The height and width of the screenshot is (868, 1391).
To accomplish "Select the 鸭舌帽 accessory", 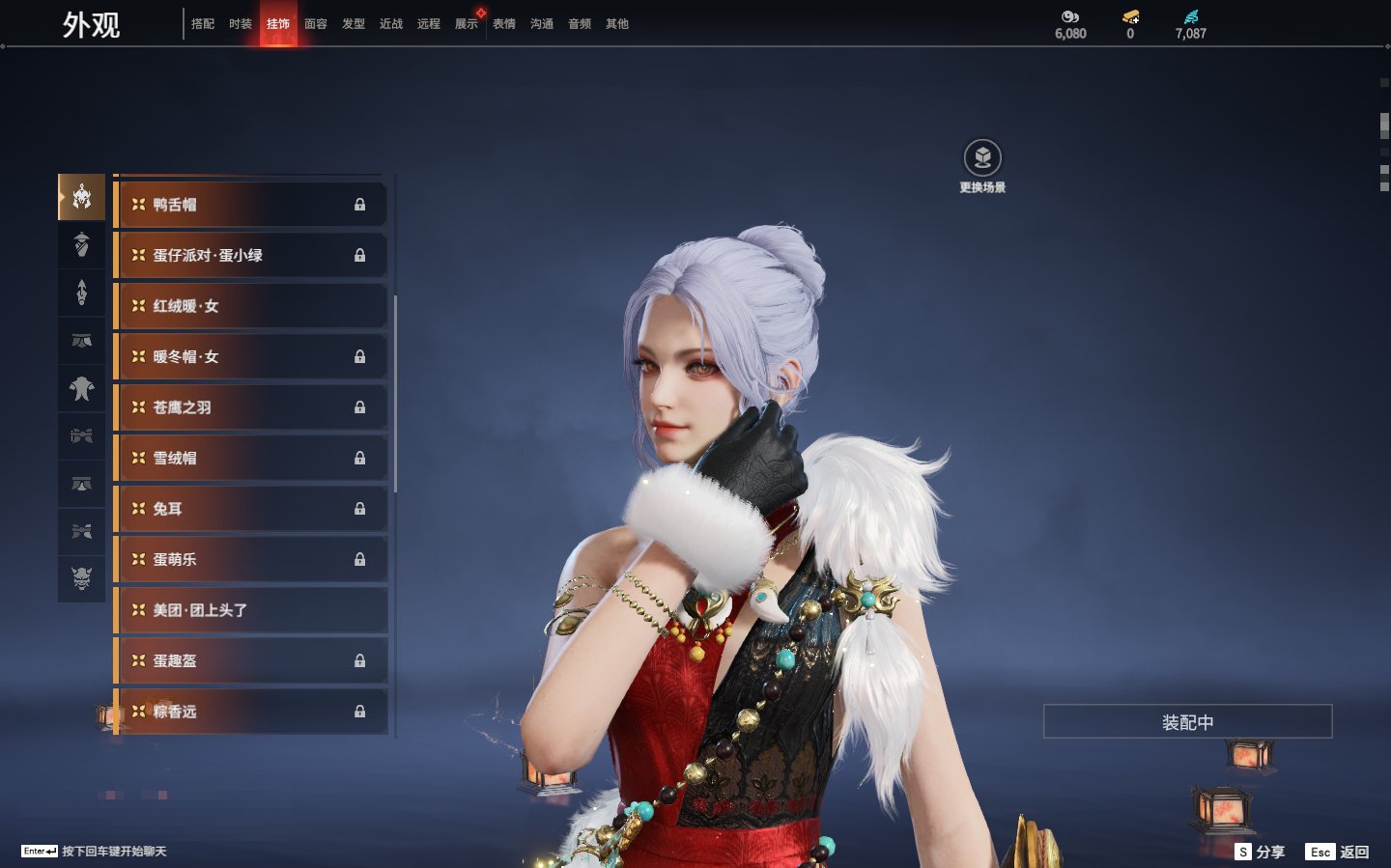I will click(251, 205).
